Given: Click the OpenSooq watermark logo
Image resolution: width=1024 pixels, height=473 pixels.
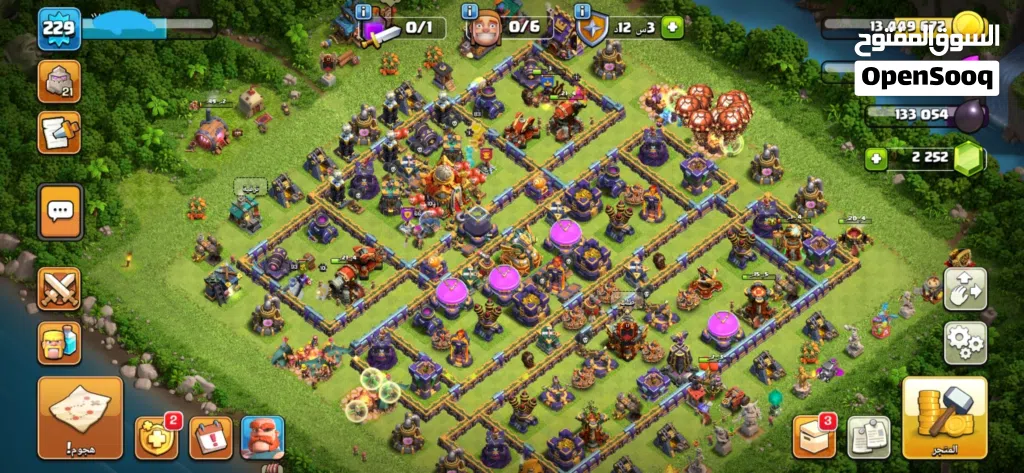Looking at the screenshot, I should pyautogui.click(x=926, y=76).
